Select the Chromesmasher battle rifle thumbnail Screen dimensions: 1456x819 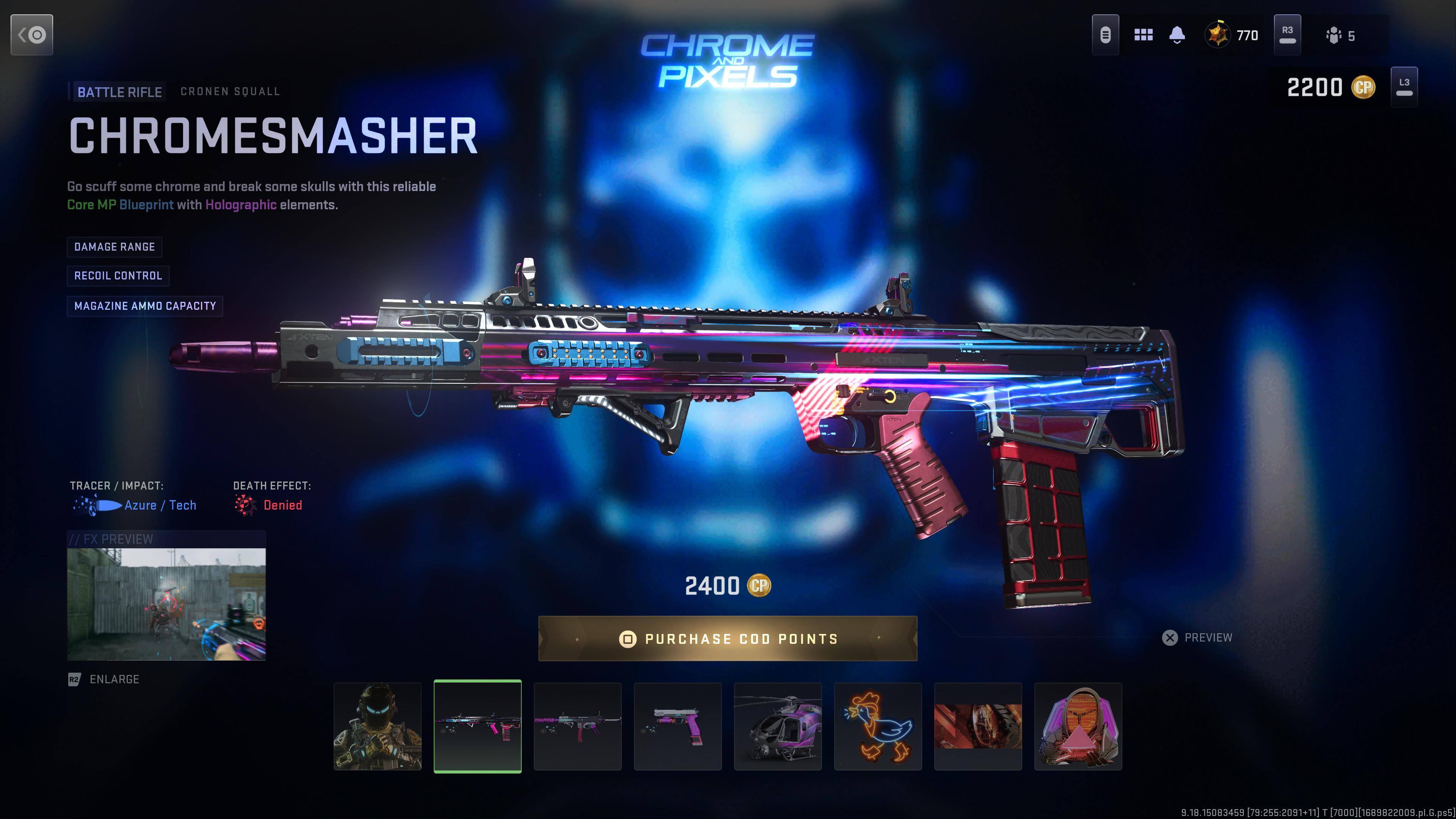pos(478,726)
